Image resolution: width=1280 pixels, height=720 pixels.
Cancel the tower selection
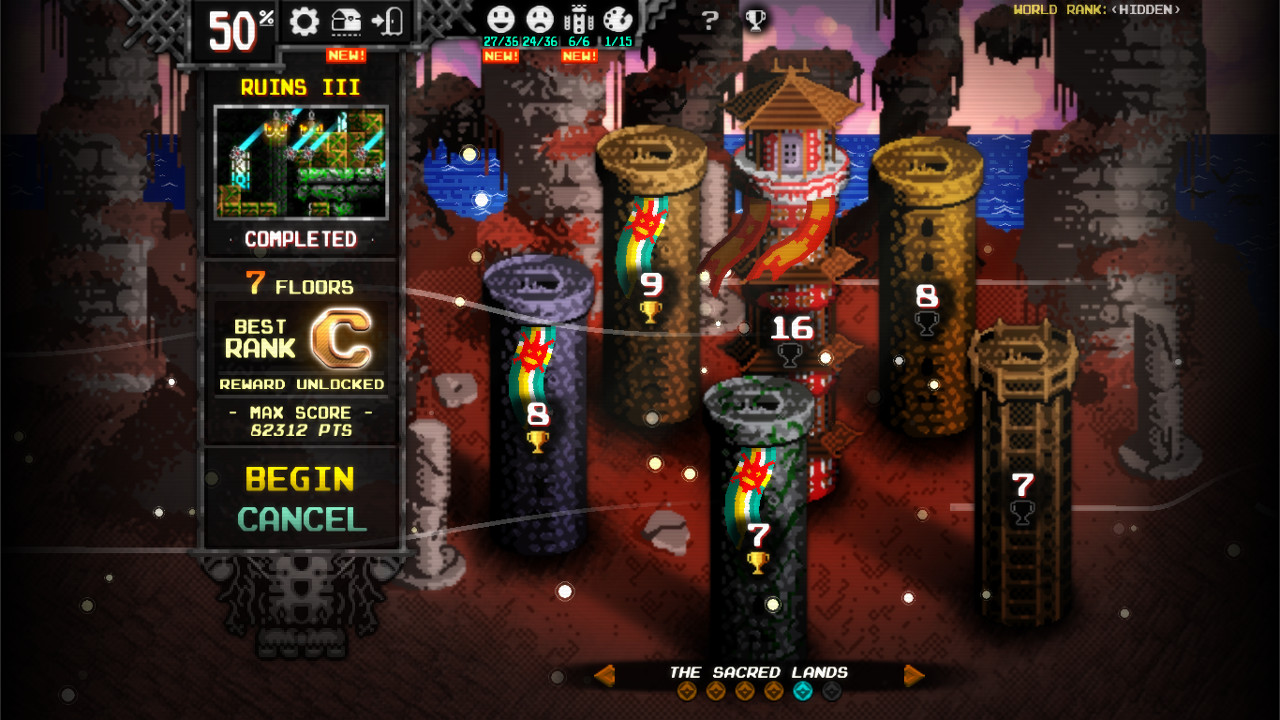click(302, 520)
